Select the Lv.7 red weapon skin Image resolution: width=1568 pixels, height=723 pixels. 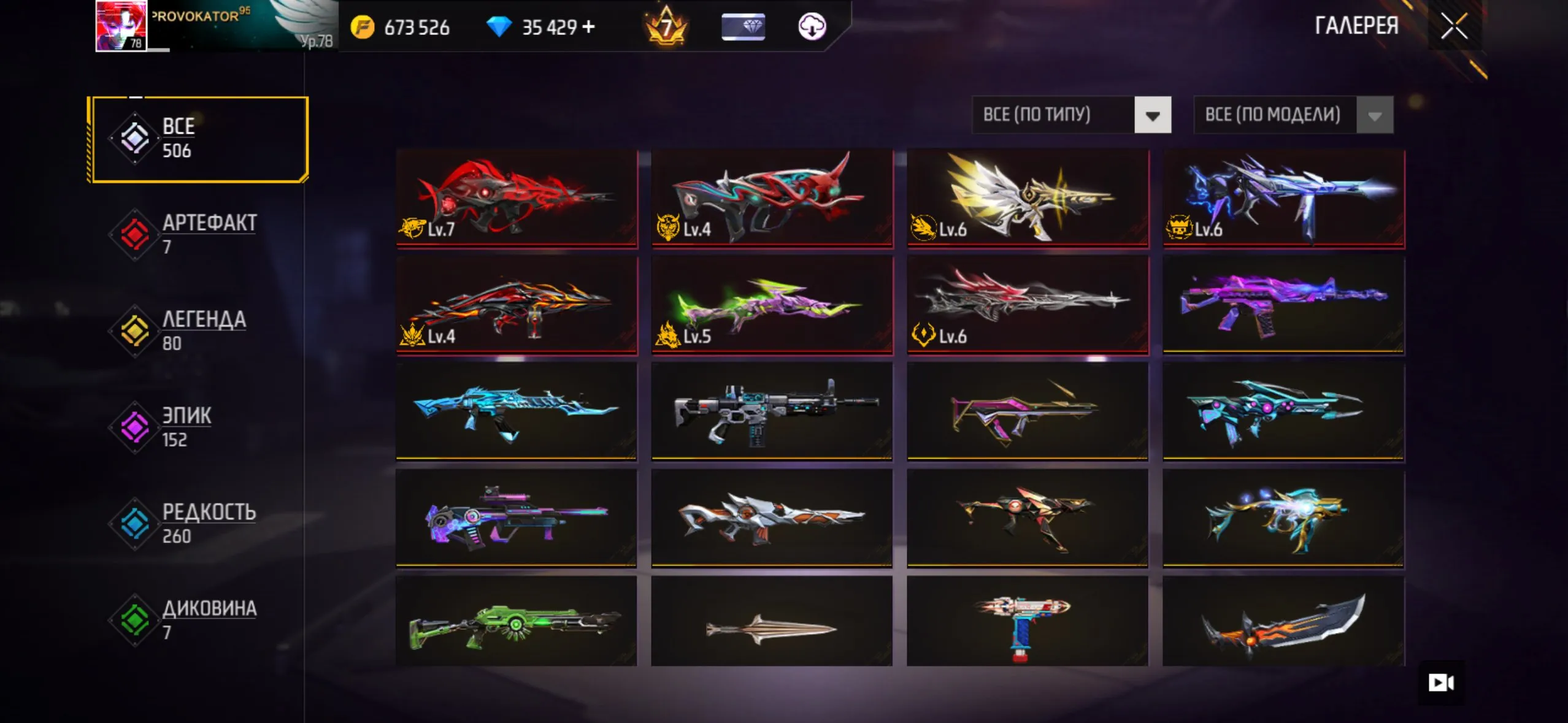[x=517, y=199]
